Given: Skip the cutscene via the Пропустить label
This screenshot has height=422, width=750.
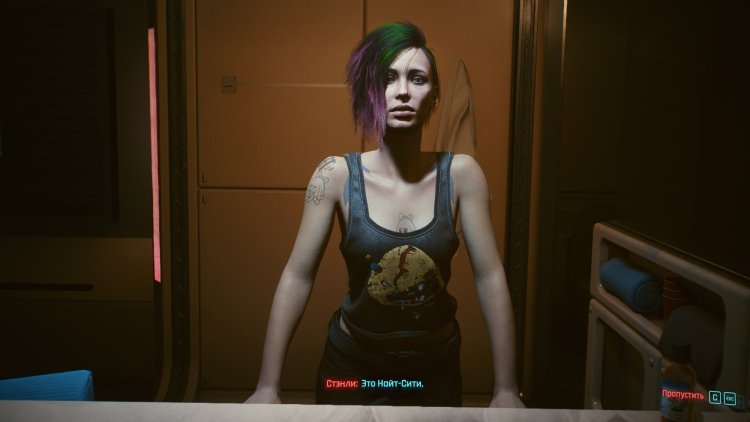Looking at the screenshot, I should [683, 395].
